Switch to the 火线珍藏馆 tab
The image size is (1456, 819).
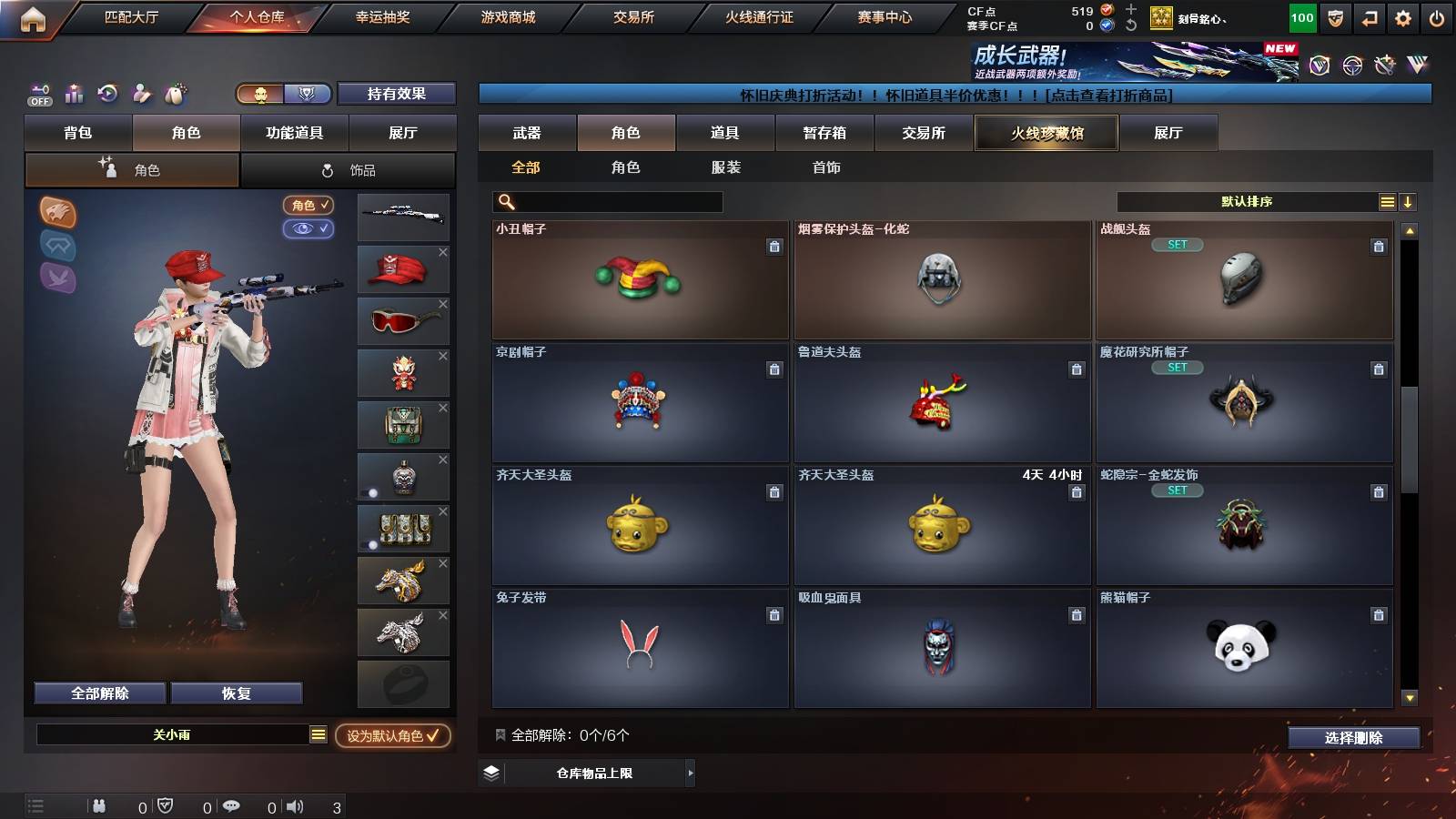click(1046, 133)
